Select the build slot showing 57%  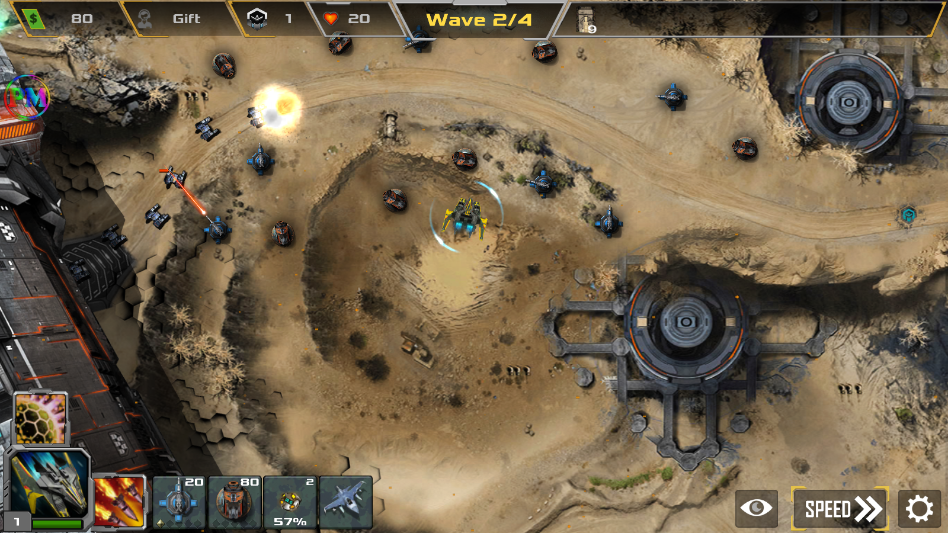[x=290, y=501]
